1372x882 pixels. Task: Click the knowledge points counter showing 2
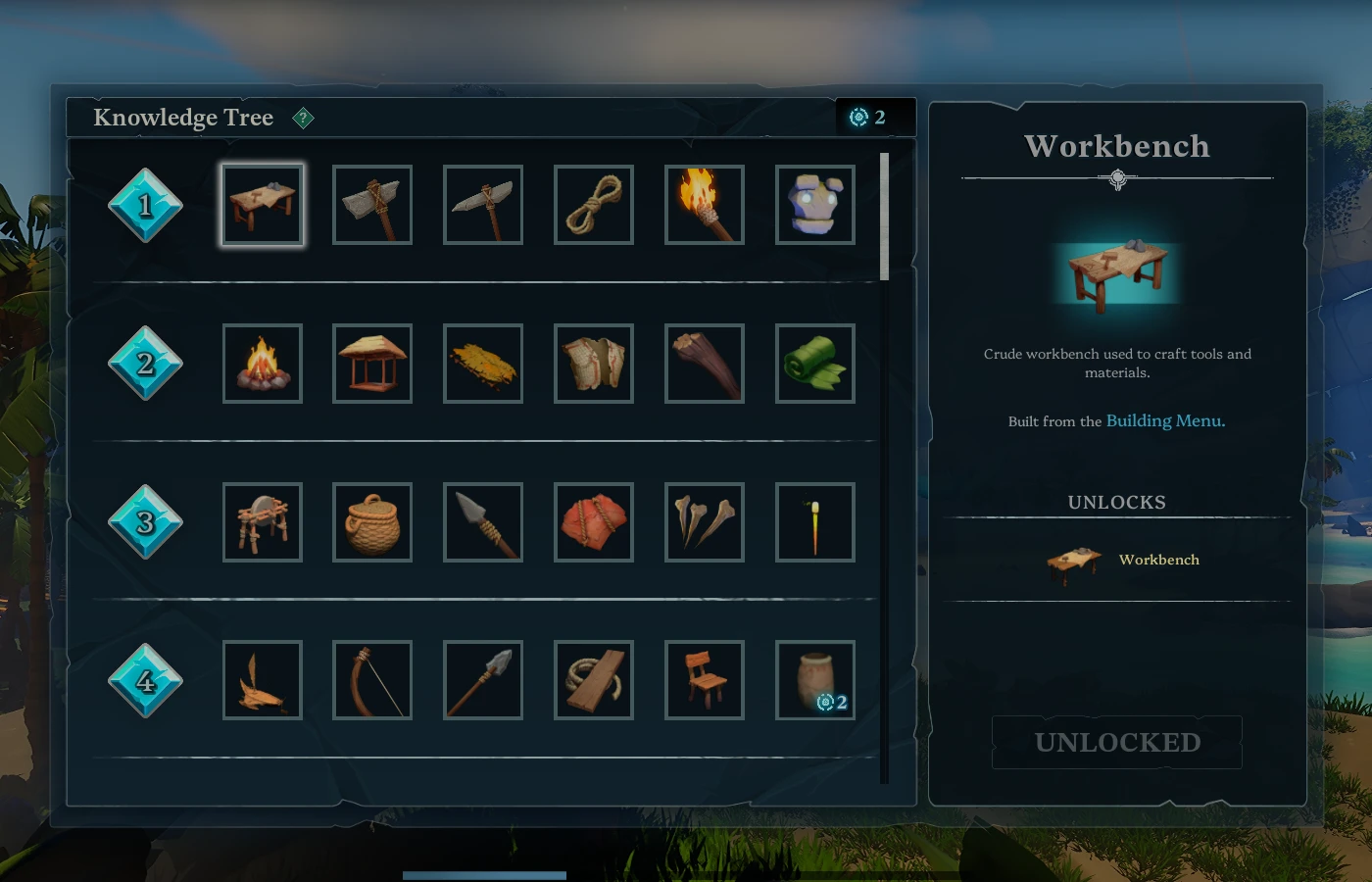(x=867, y=117)
